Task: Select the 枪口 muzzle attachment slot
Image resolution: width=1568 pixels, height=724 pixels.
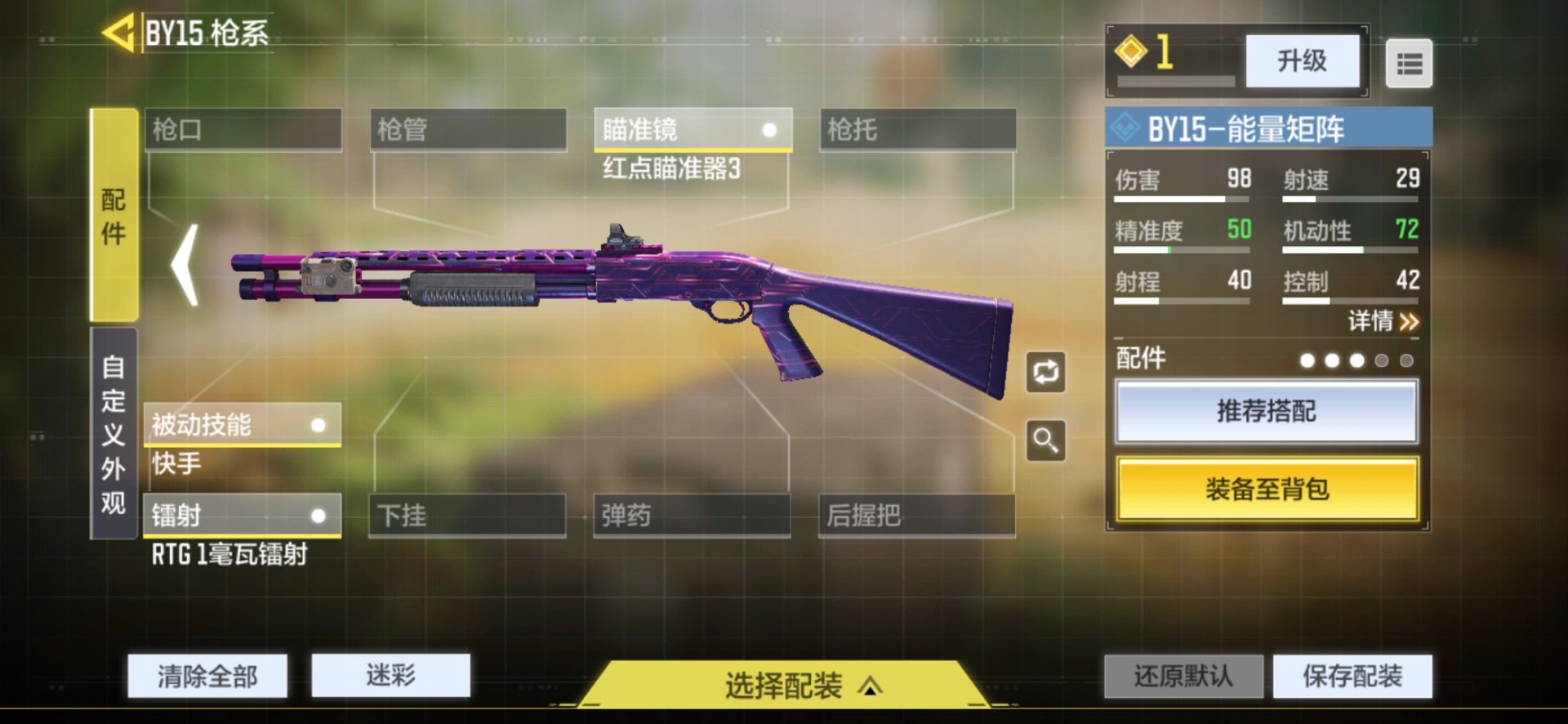Action: click(243, 130)
